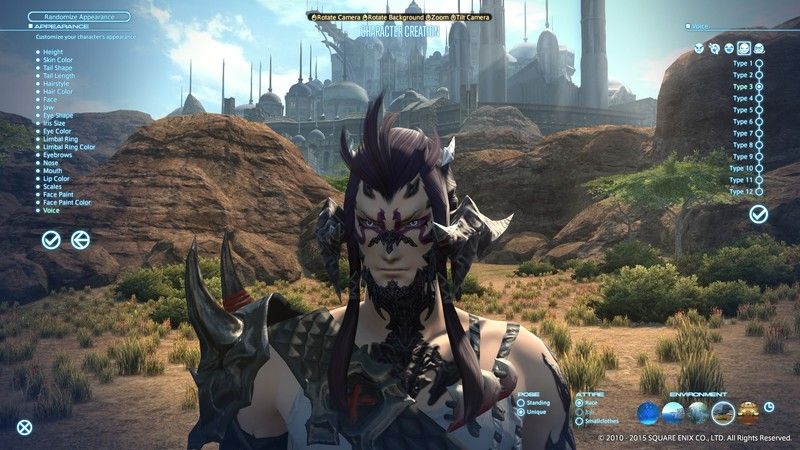This screenshot has width=800, height=450.
Task: Open the Tail Length option
Action: (x=59, y=76)
